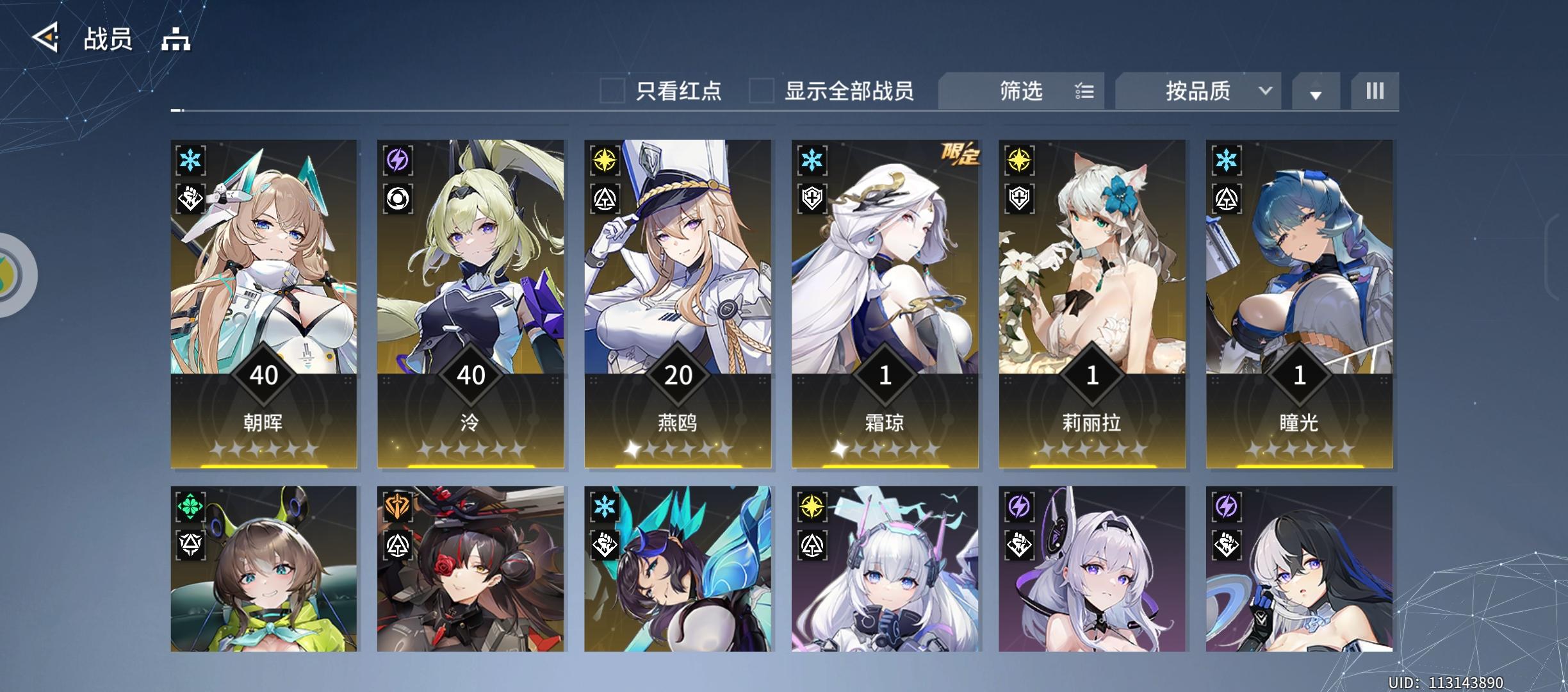Image resolution: width=1568 pixels, height=692 pixels.
Task: Expand the filter list icon beside 筛选
Action: (x=1085, y=91)
